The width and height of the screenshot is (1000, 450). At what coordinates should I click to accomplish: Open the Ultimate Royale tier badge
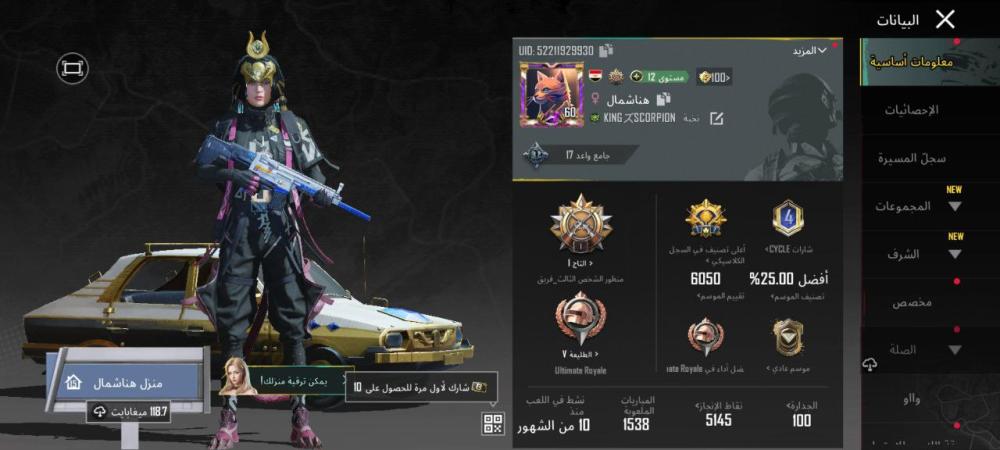(580, 323)
